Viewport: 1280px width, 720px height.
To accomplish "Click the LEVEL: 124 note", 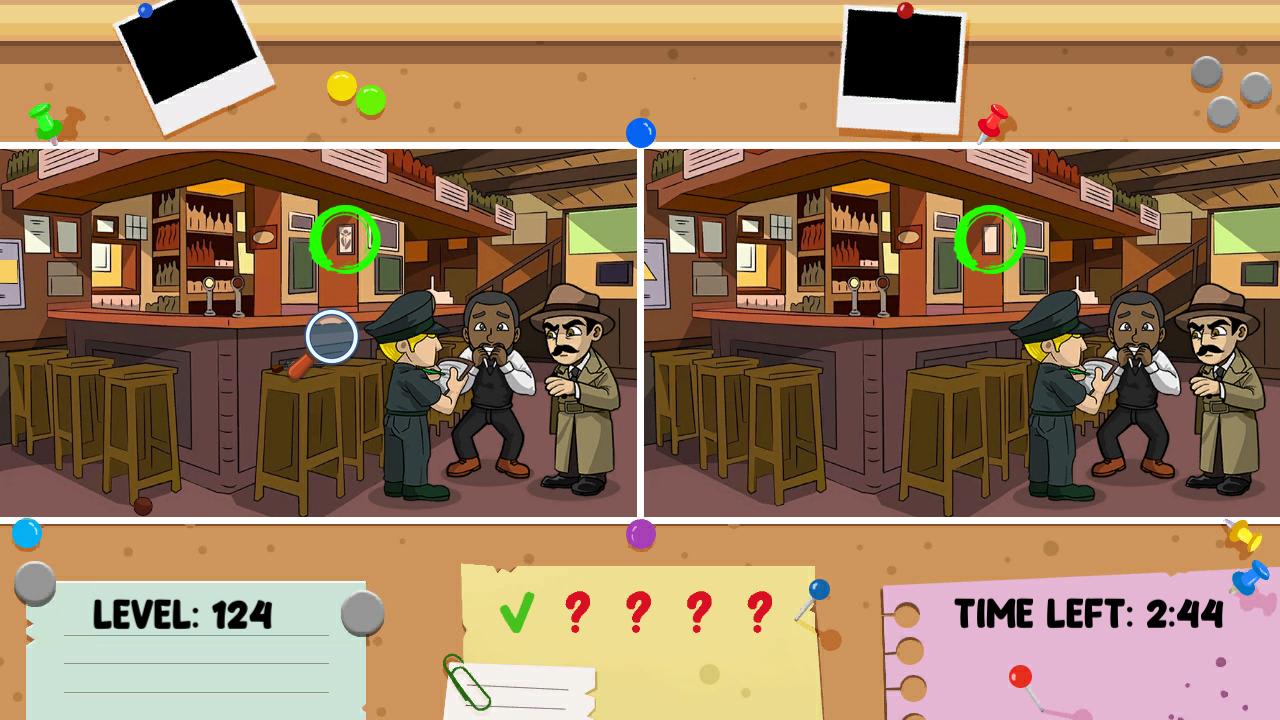I will [x=183, y=616].
